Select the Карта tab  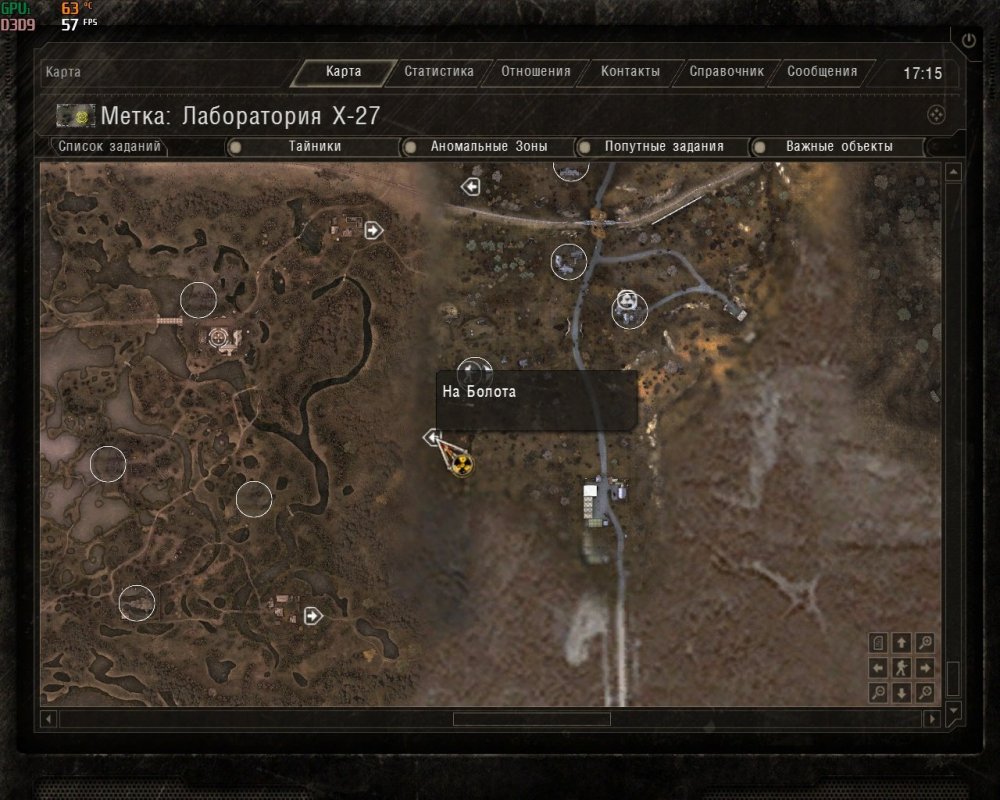click(343, 72)
